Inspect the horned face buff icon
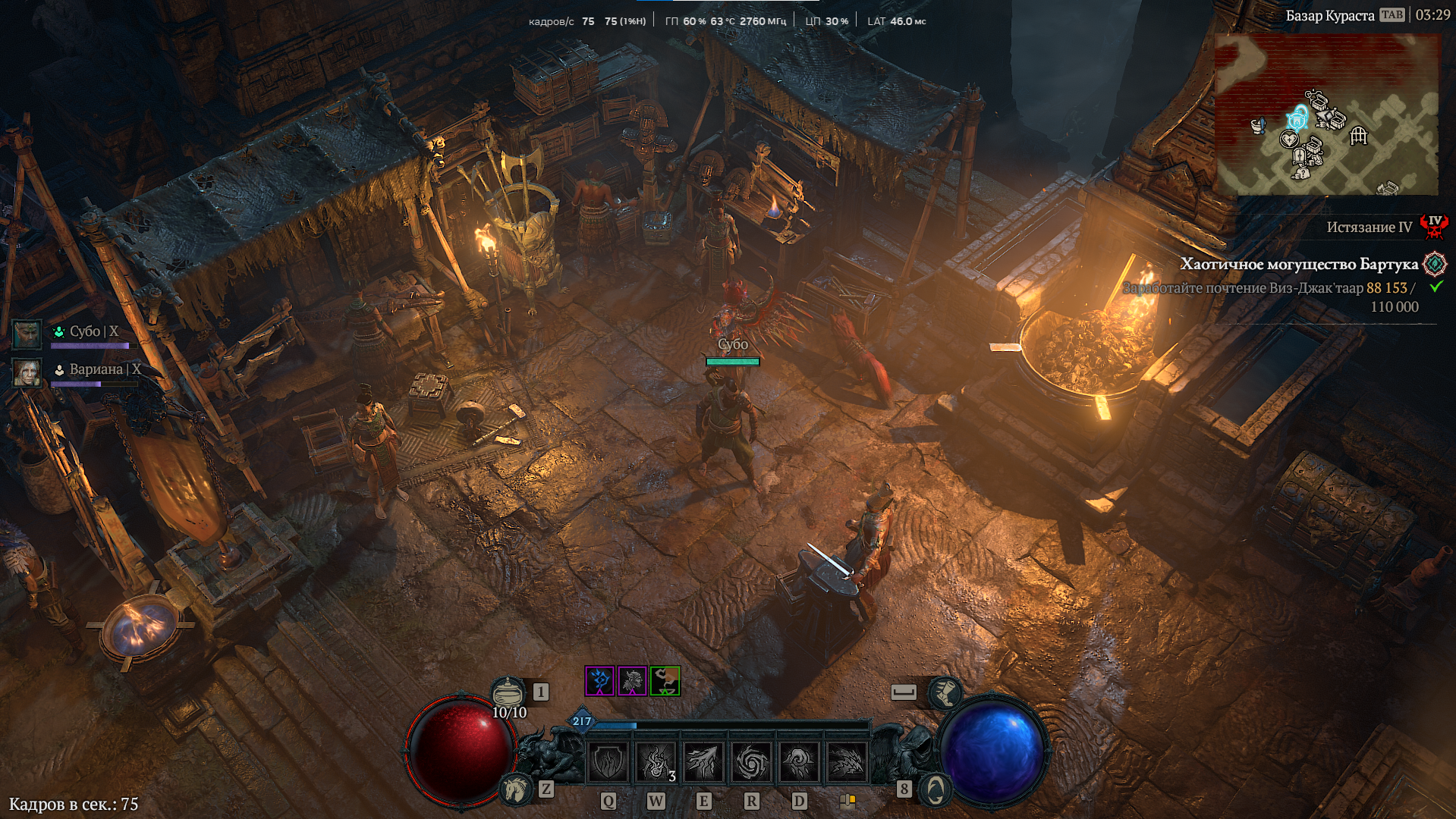1456x819 pixels. pos(632,681)
